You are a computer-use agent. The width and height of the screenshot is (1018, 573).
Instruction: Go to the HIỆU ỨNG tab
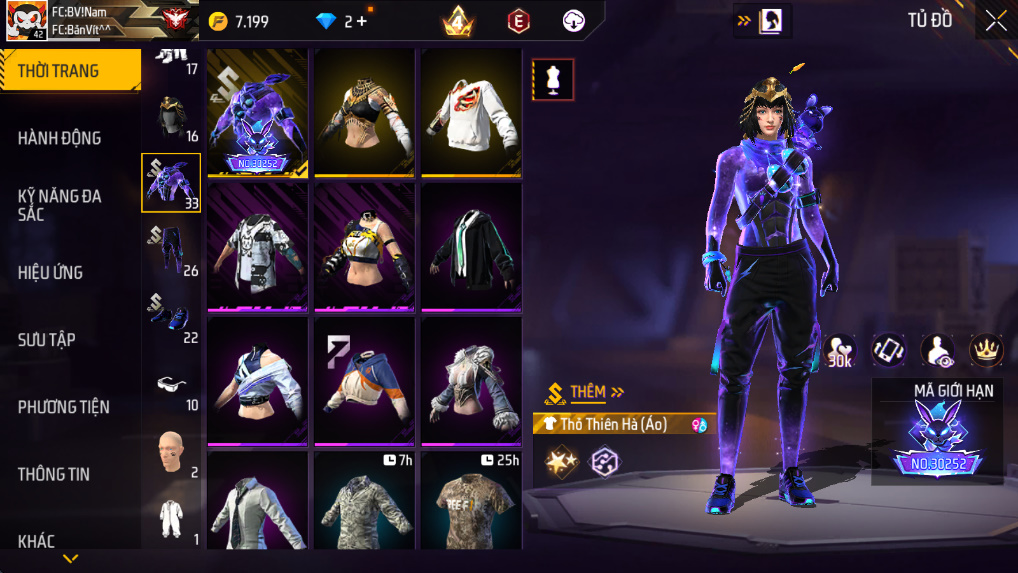[x=50, y=272]
